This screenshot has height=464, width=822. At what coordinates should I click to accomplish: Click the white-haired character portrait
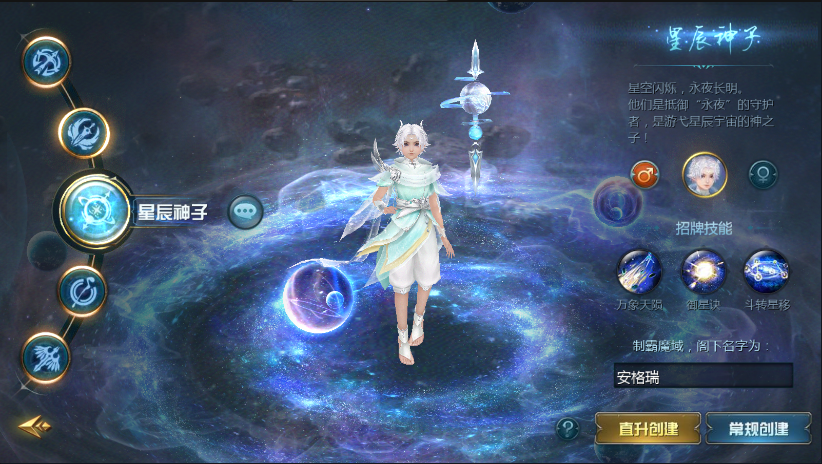(704, 174)
